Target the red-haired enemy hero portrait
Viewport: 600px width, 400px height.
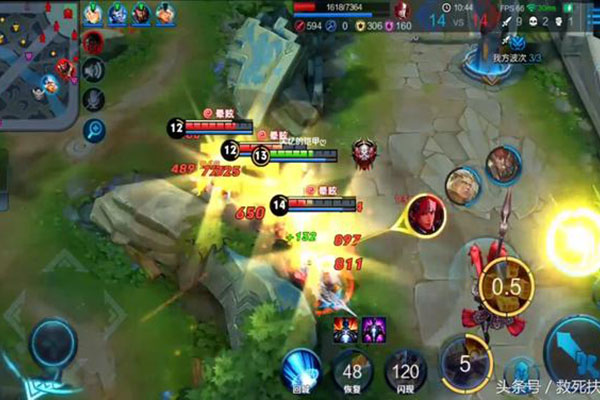point(427,213)
